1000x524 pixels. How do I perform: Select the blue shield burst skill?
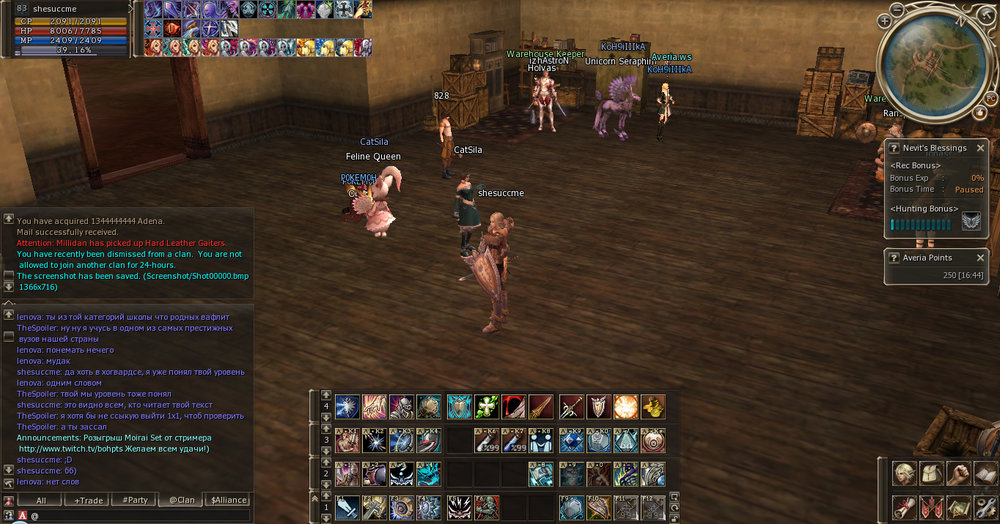point(460,406)
